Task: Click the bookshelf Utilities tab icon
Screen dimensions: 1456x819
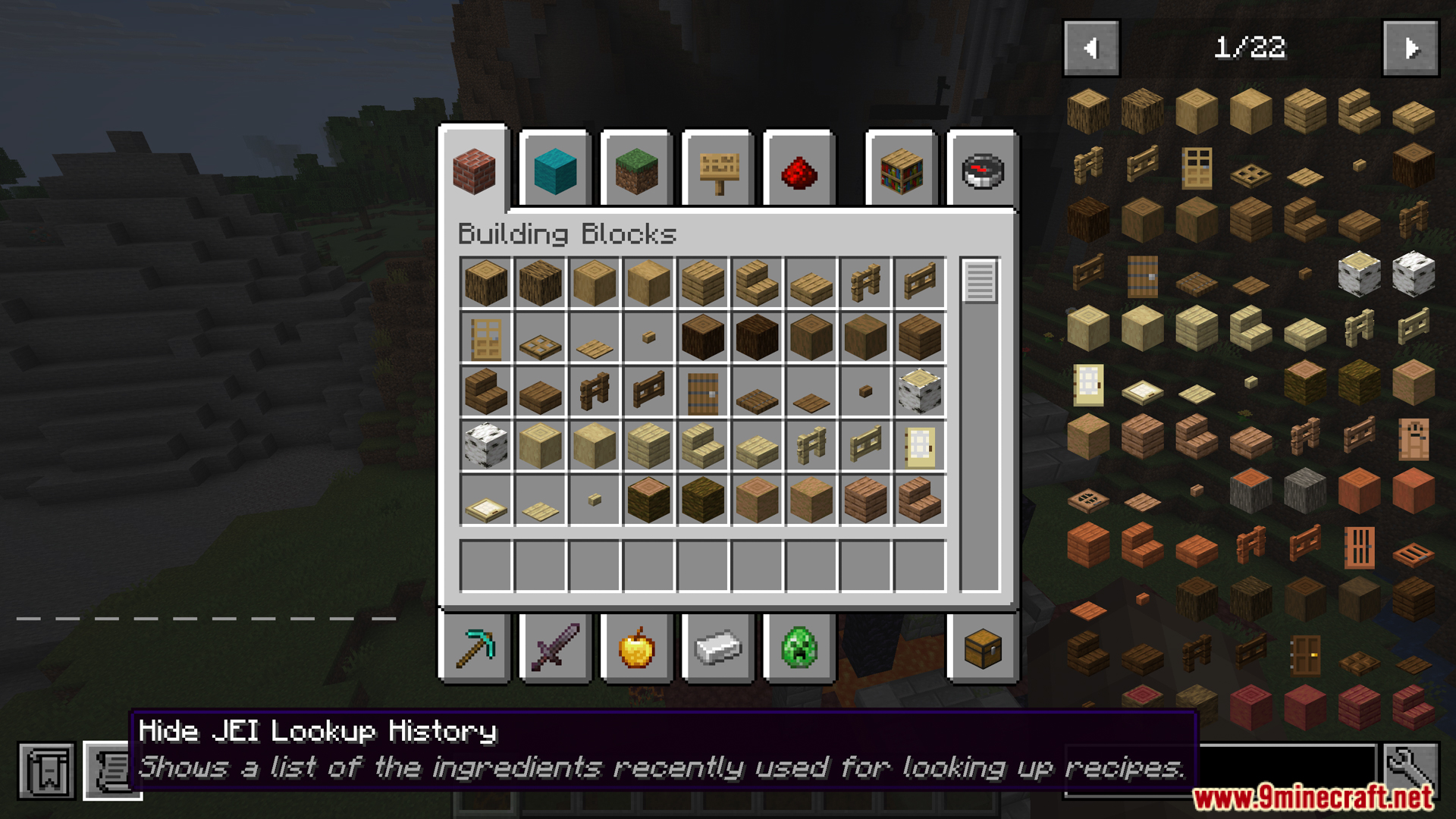Action: (x=902, y=171)
